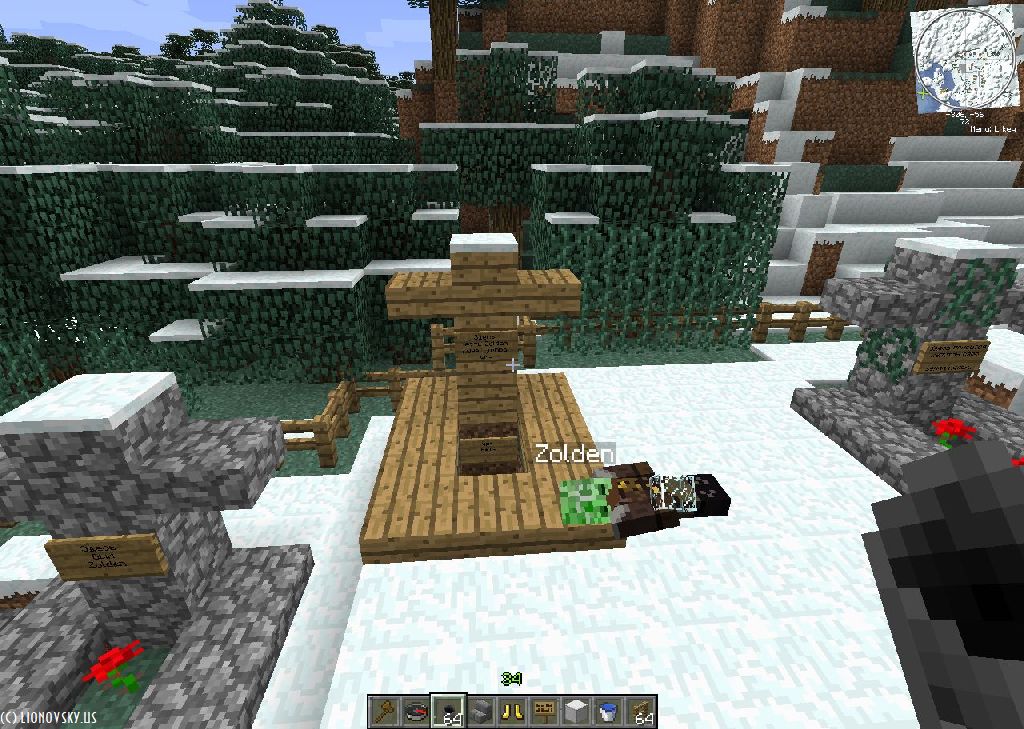Pick the golden boots hotbar slot
Viewport: 1024px width, 729px height.
point(513,711)
